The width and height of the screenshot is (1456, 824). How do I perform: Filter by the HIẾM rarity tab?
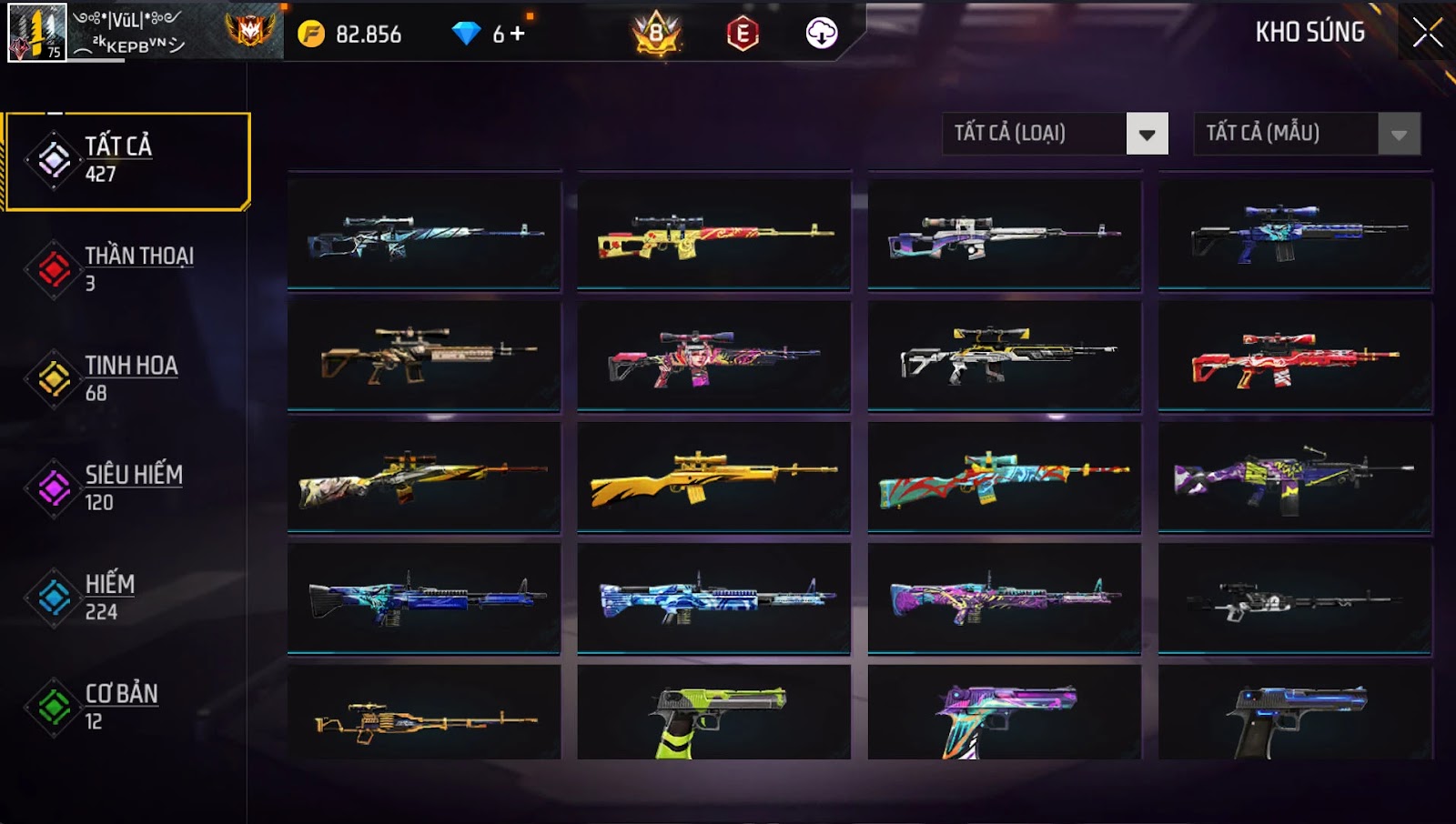[x=127, y=597]
